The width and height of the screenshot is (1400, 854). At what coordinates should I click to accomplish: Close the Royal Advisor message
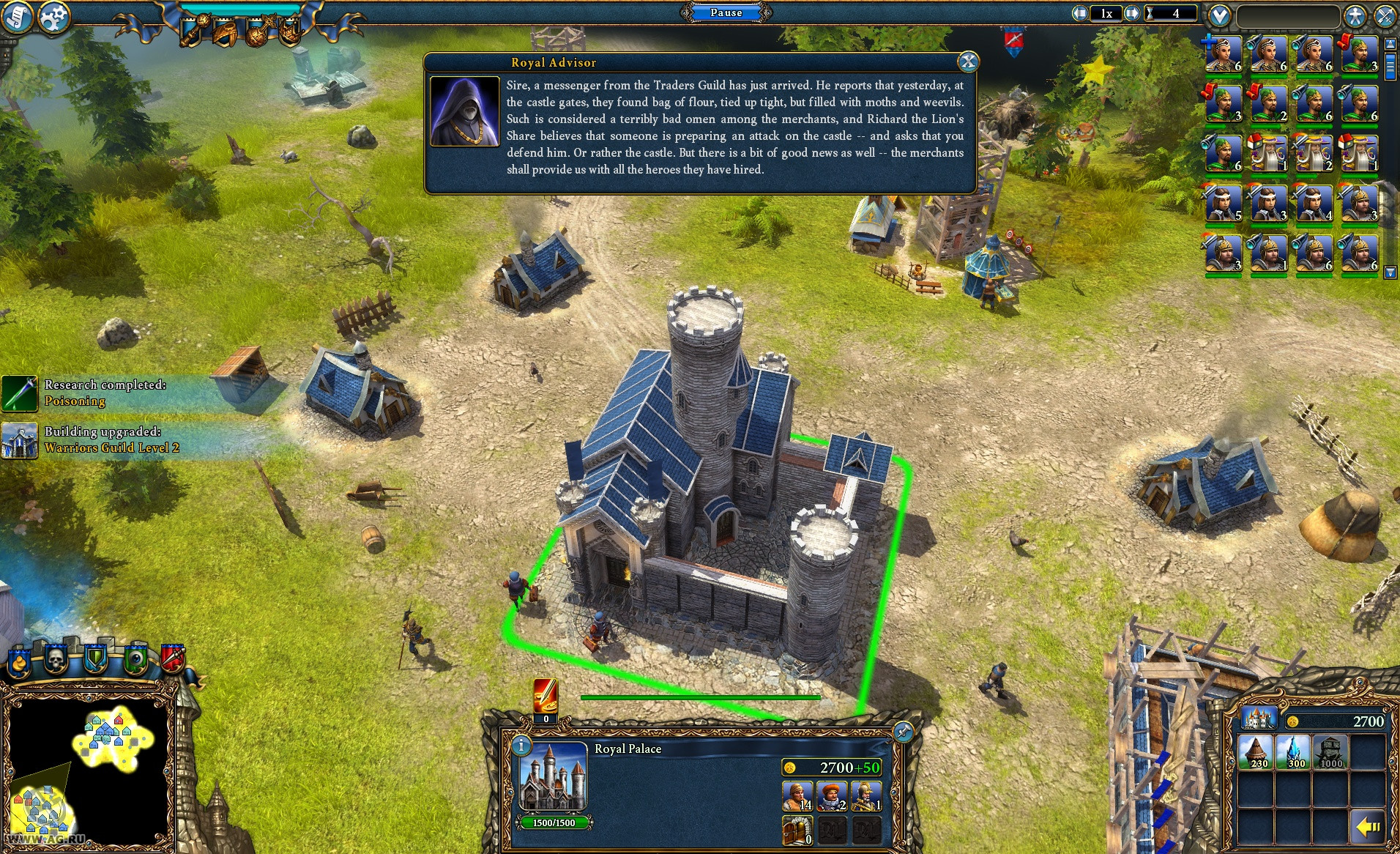968,62
